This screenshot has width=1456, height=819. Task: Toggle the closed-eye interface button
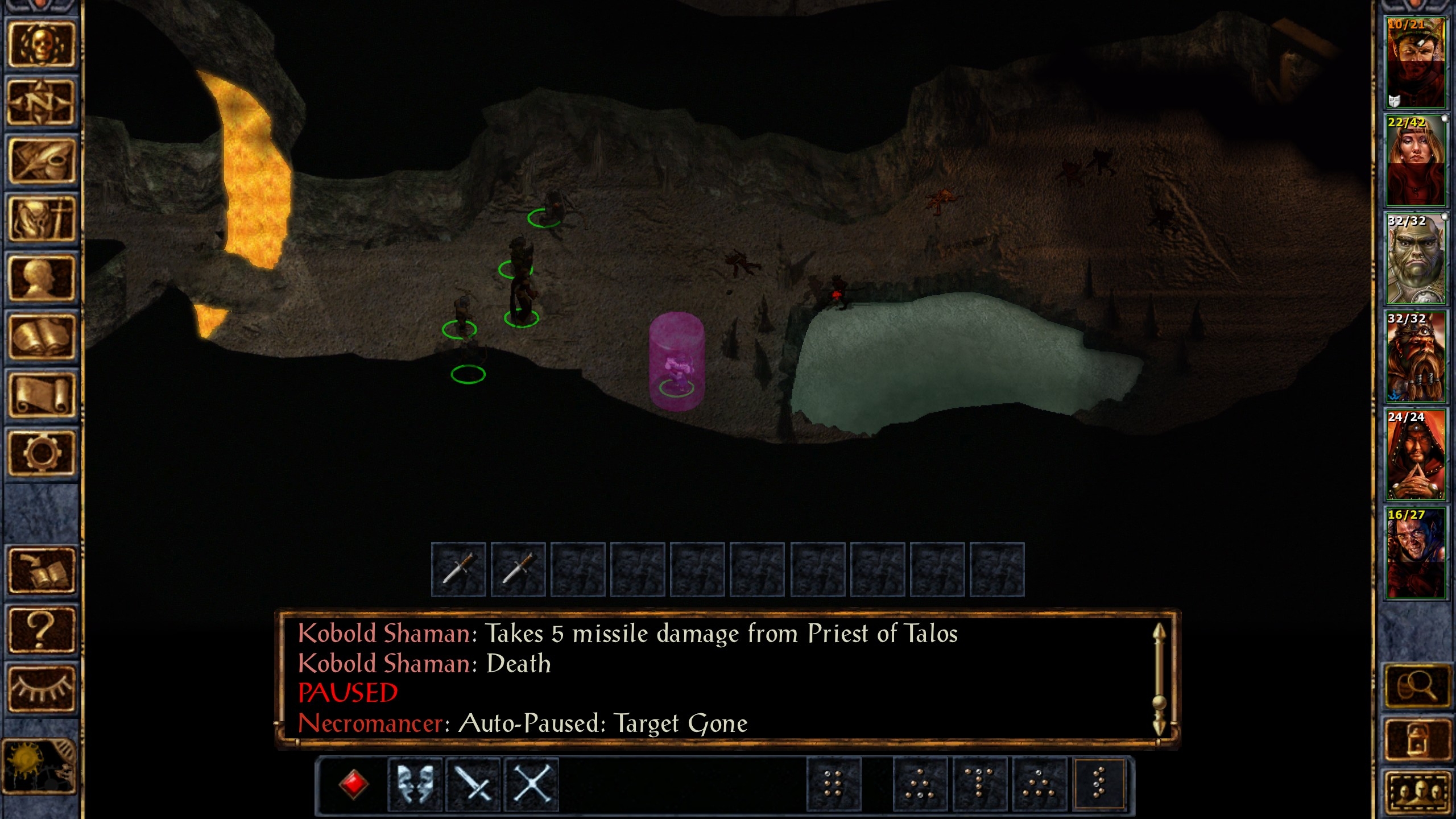pos(41,688)
